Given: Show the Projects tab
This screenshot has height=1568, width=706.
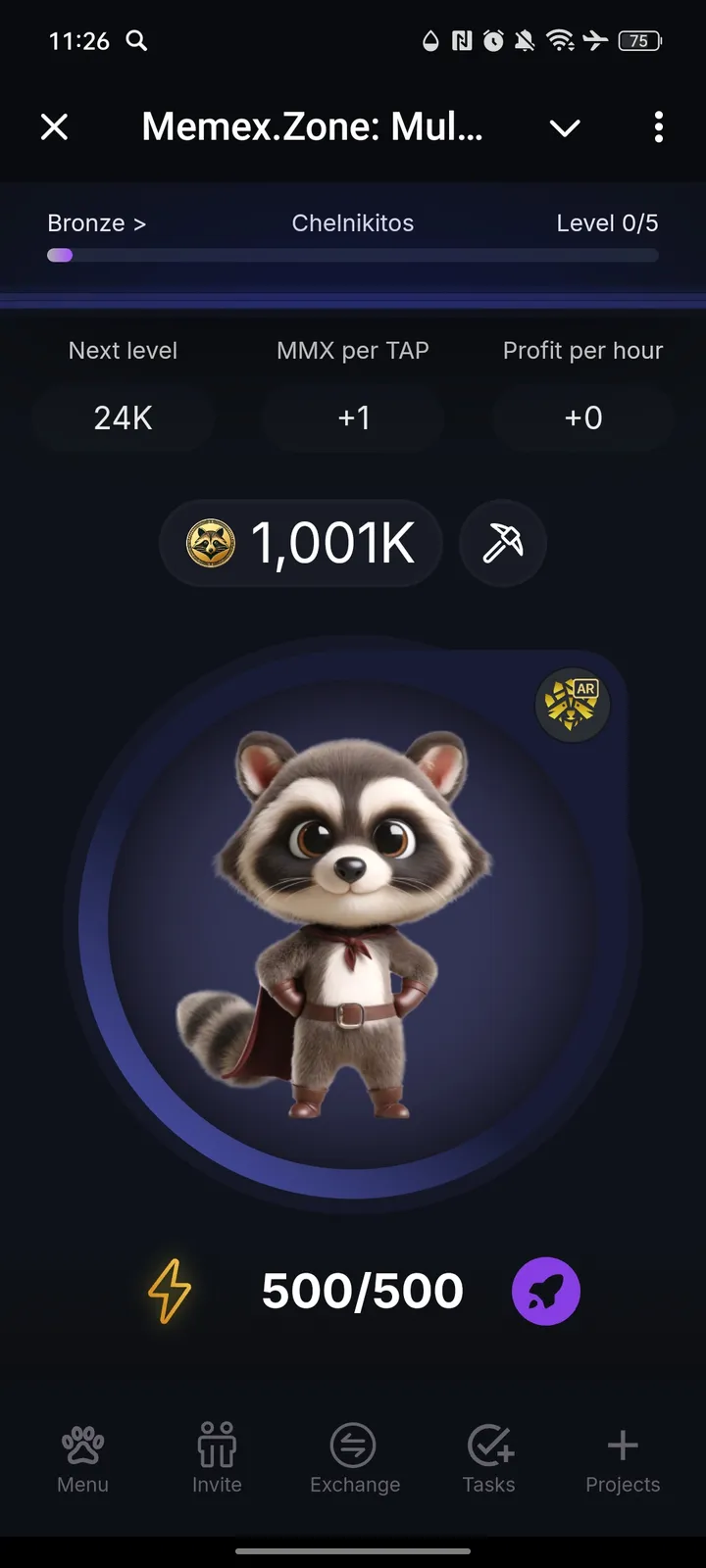Looking at the screenshot, I should pyautogui.click(x=623, y=1457).
